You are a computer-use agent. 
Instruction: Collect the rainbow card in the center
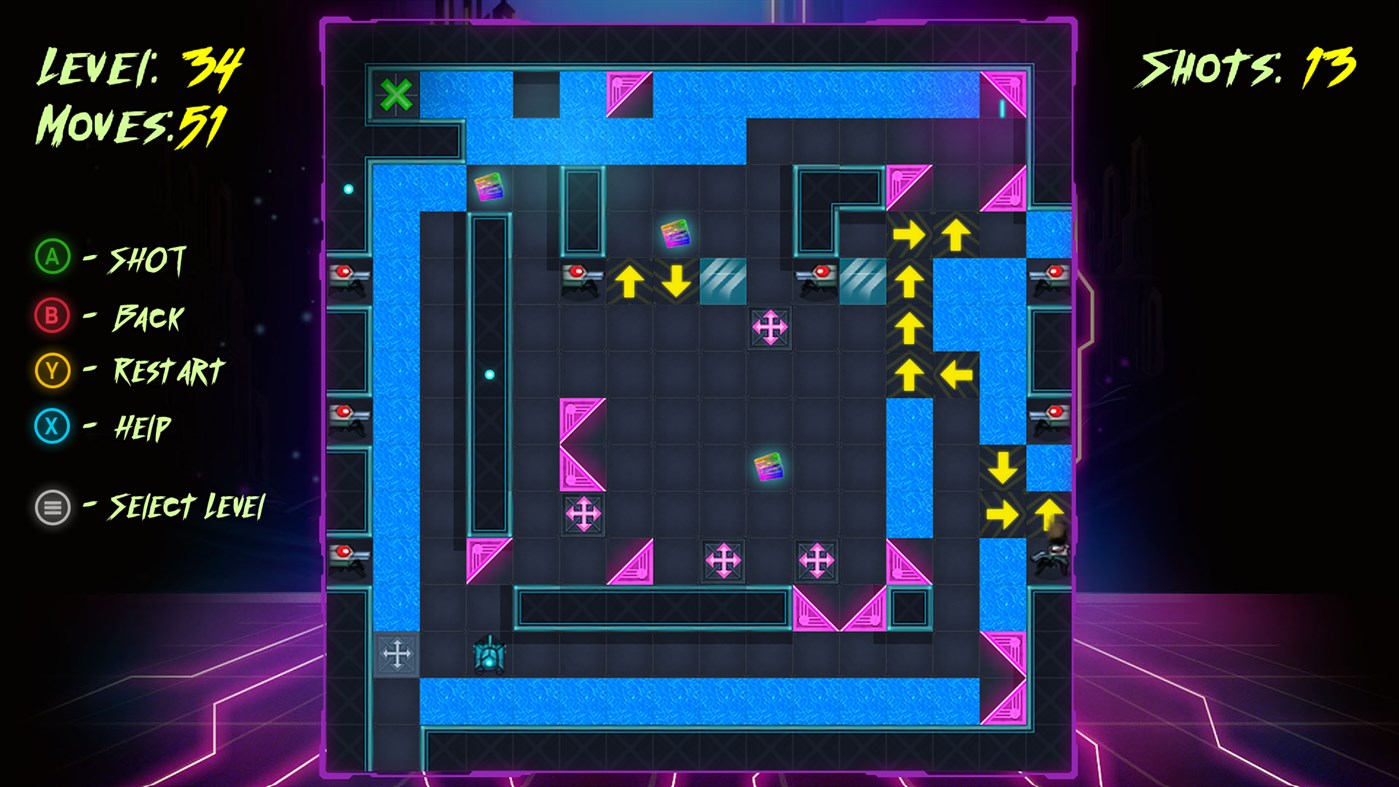pyautogui.click(x=766, y=466)
